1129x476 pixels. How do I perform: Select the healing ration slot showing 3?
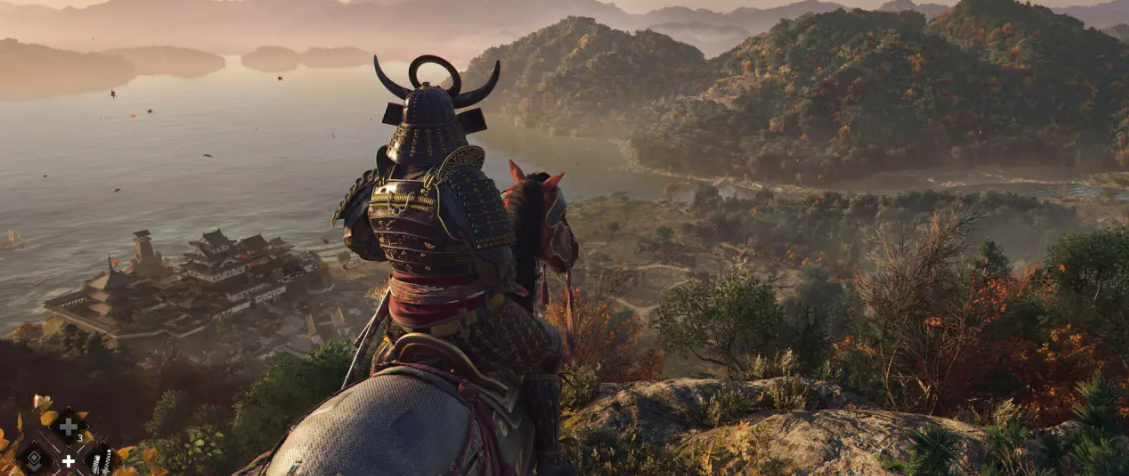pos(68,428)
